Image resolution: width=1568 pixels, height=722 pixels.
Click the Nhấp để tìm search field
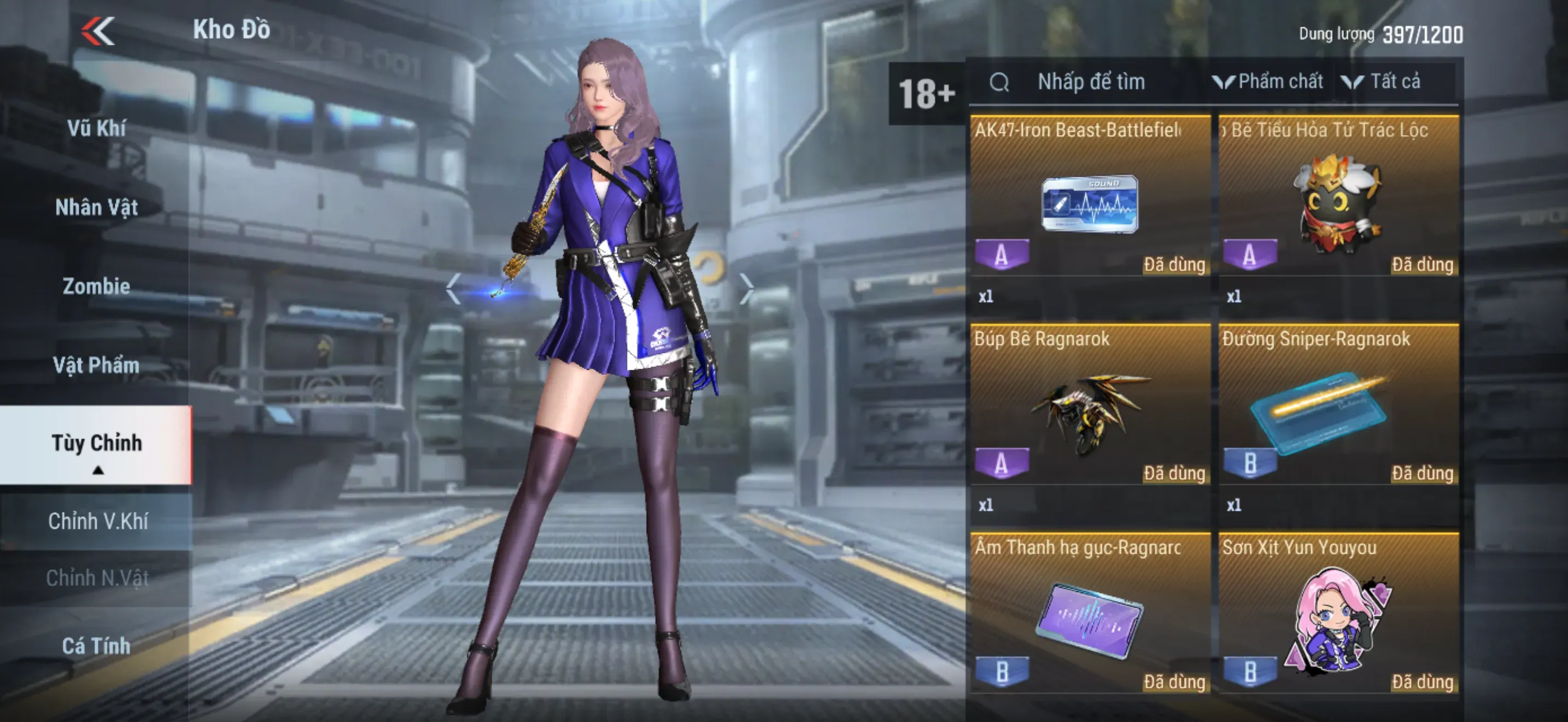(x=1091, y=81)
